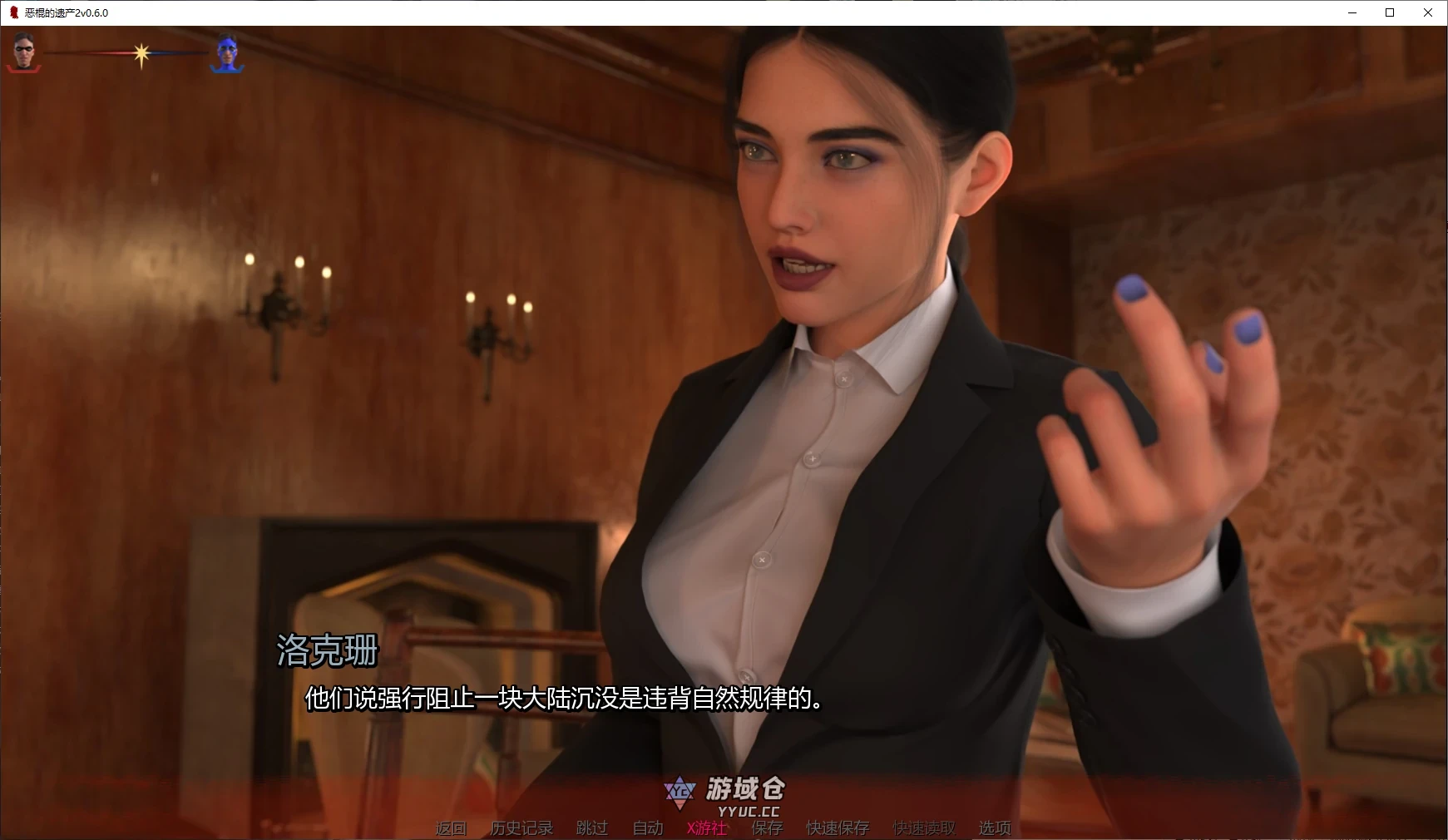
Task: Enable 跳过 skip mode
Action: (x=591, y=828)
